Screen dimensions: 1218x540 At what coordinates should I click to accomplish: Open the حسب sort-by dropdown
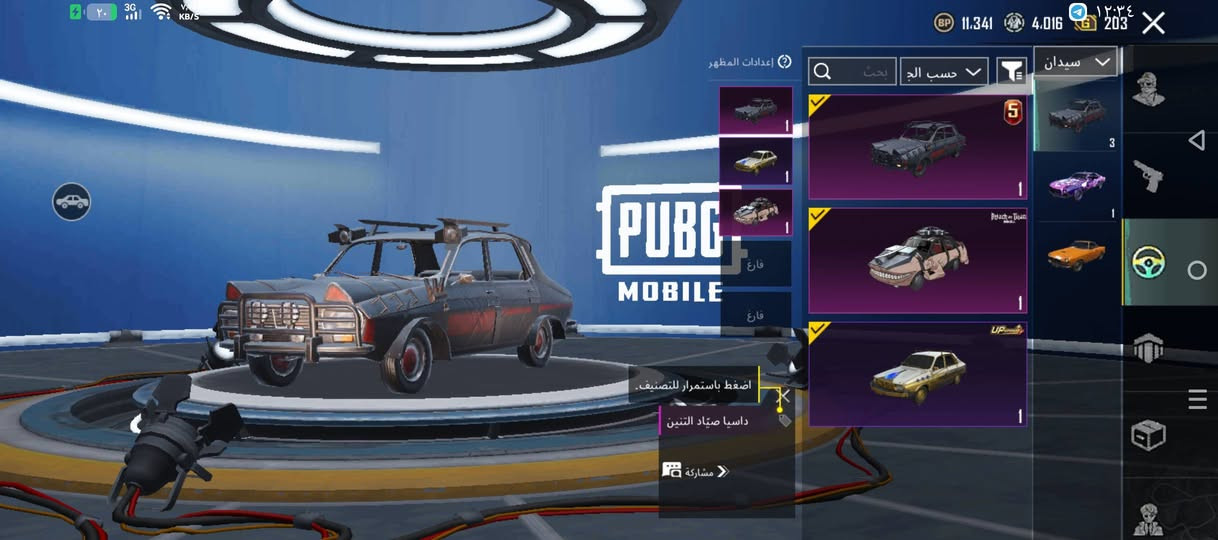tap(944, 72)
